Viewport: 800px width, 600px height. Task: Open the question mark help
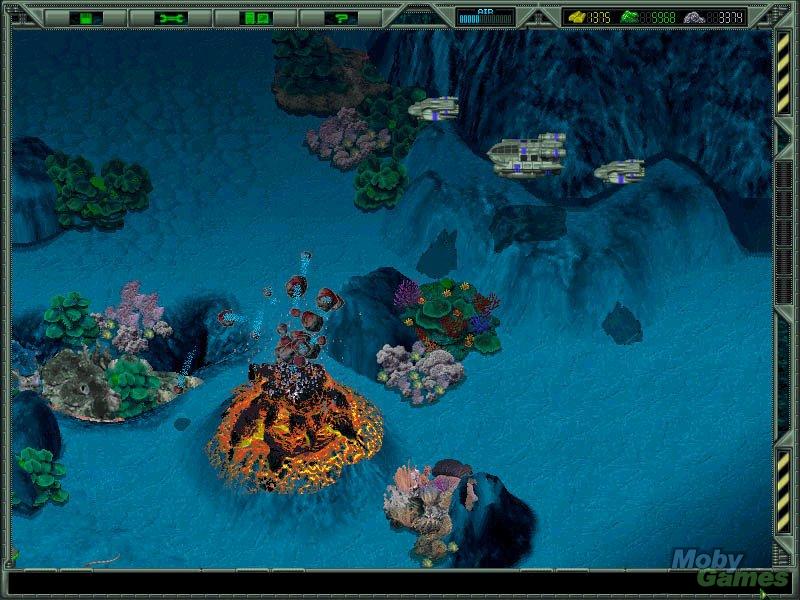pos(341,17)
